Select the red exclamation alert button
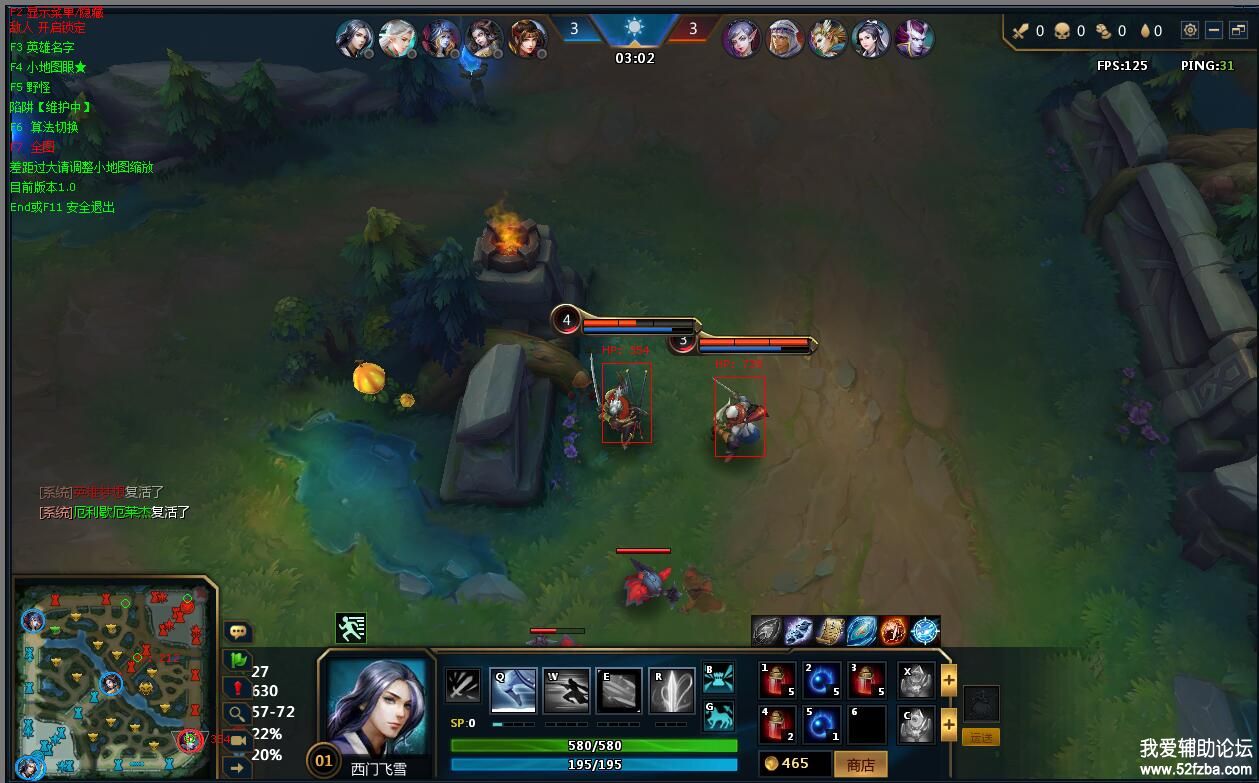The image size is (1259, 783). pos(238,688)
